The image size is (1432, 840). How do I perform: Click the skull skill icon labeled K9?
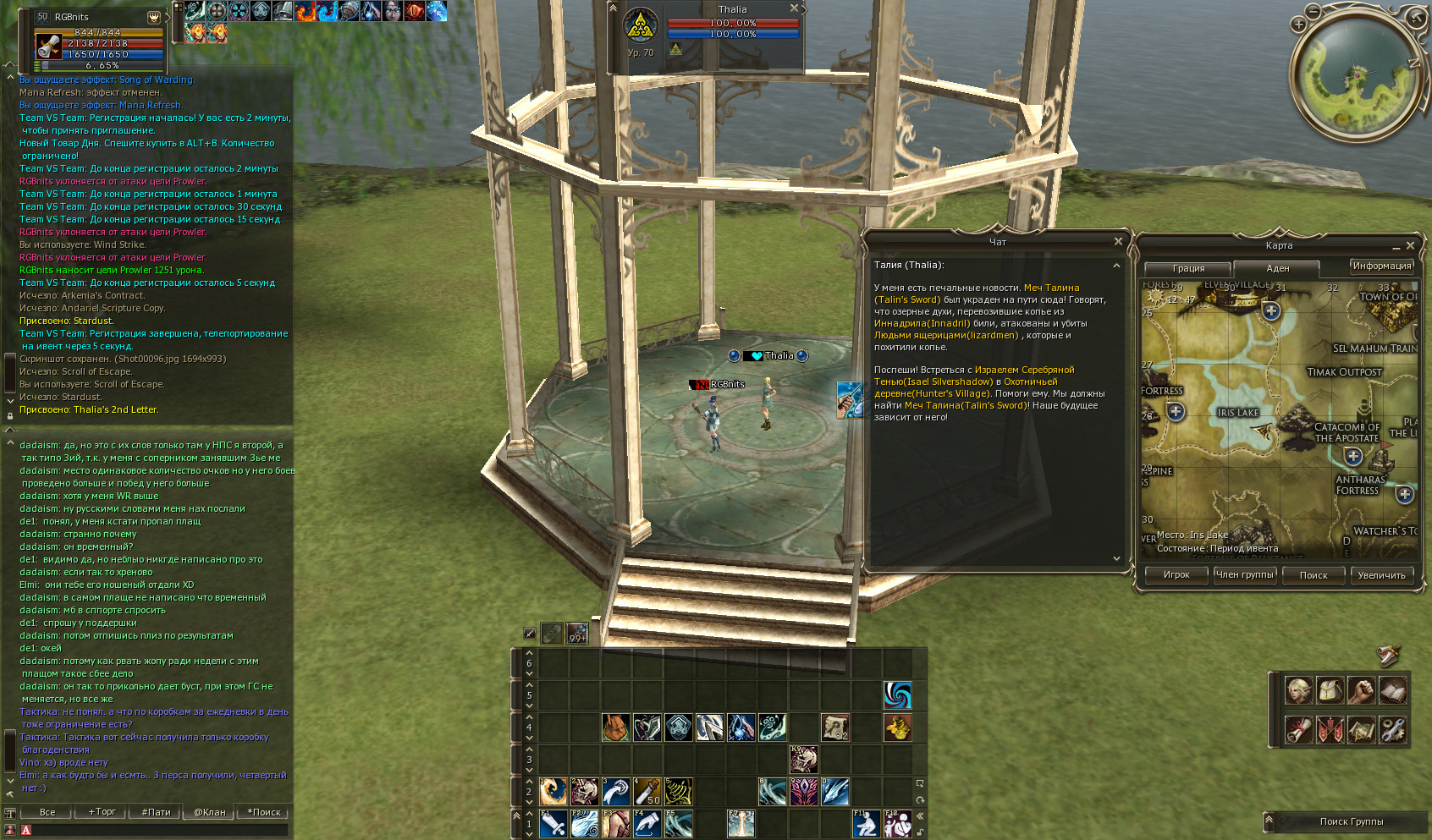tap(805, 759)
